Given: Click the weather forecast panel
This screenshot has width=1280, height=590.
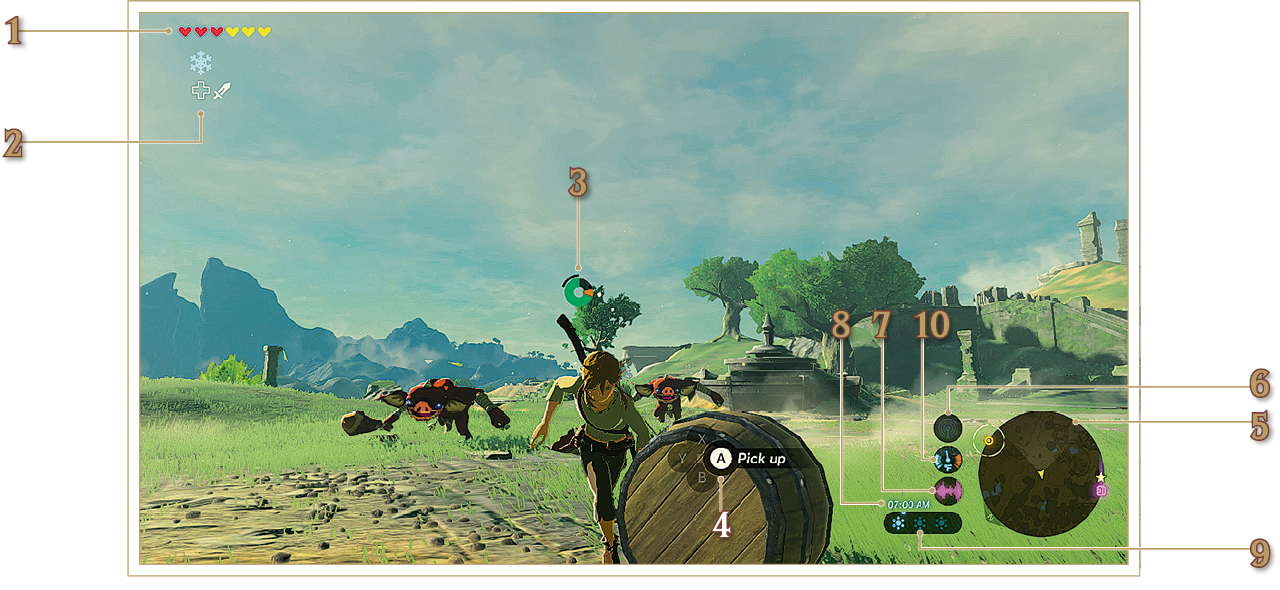Looking at the screenshot, I should [922, 523].
